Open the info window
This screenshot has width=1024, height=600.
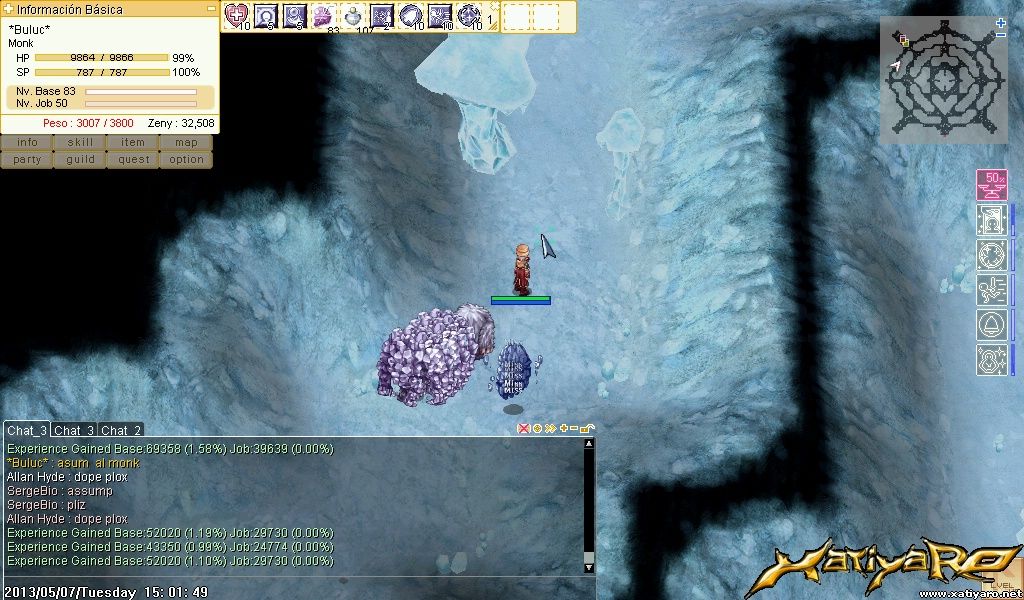(27, 143)
